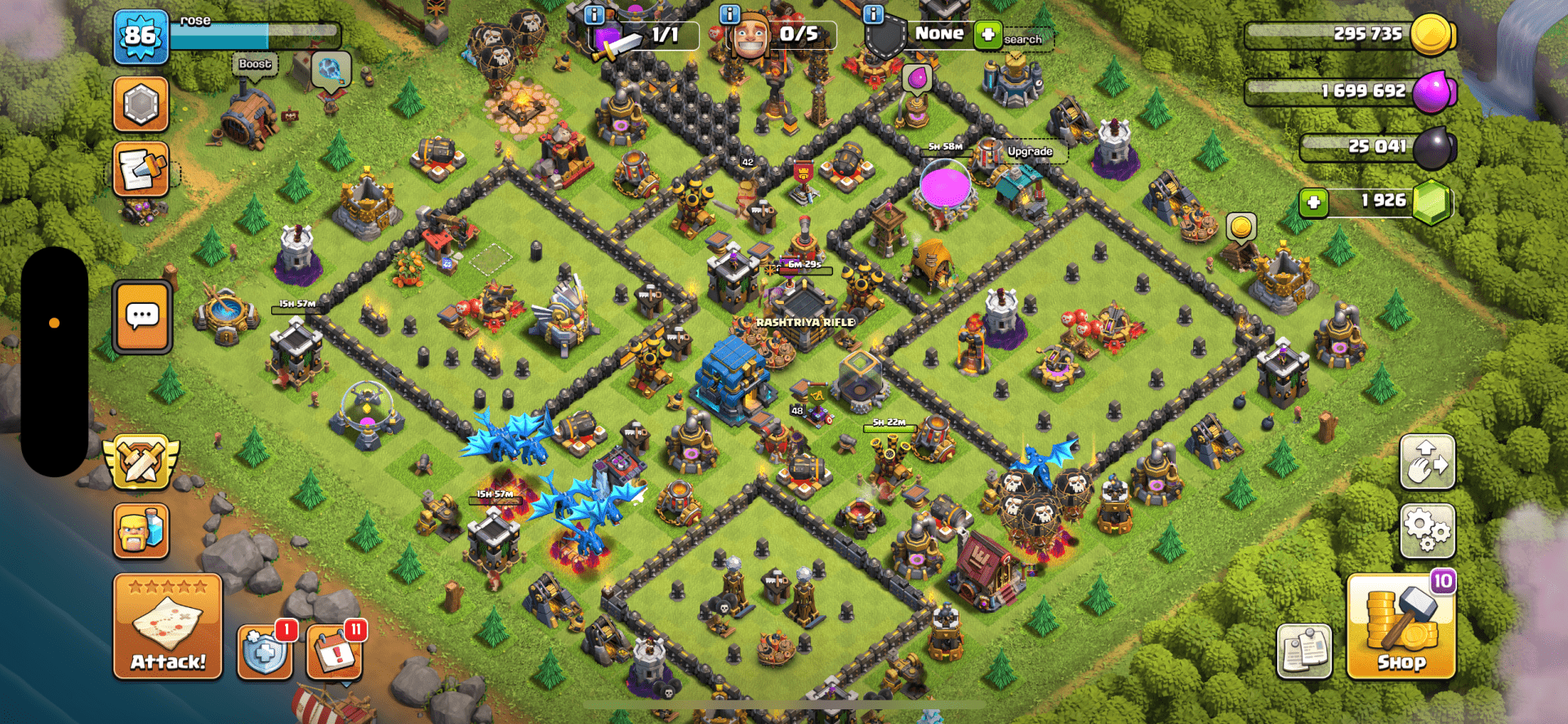Open the pink elixir storage counter

(x=1352, y=91)
